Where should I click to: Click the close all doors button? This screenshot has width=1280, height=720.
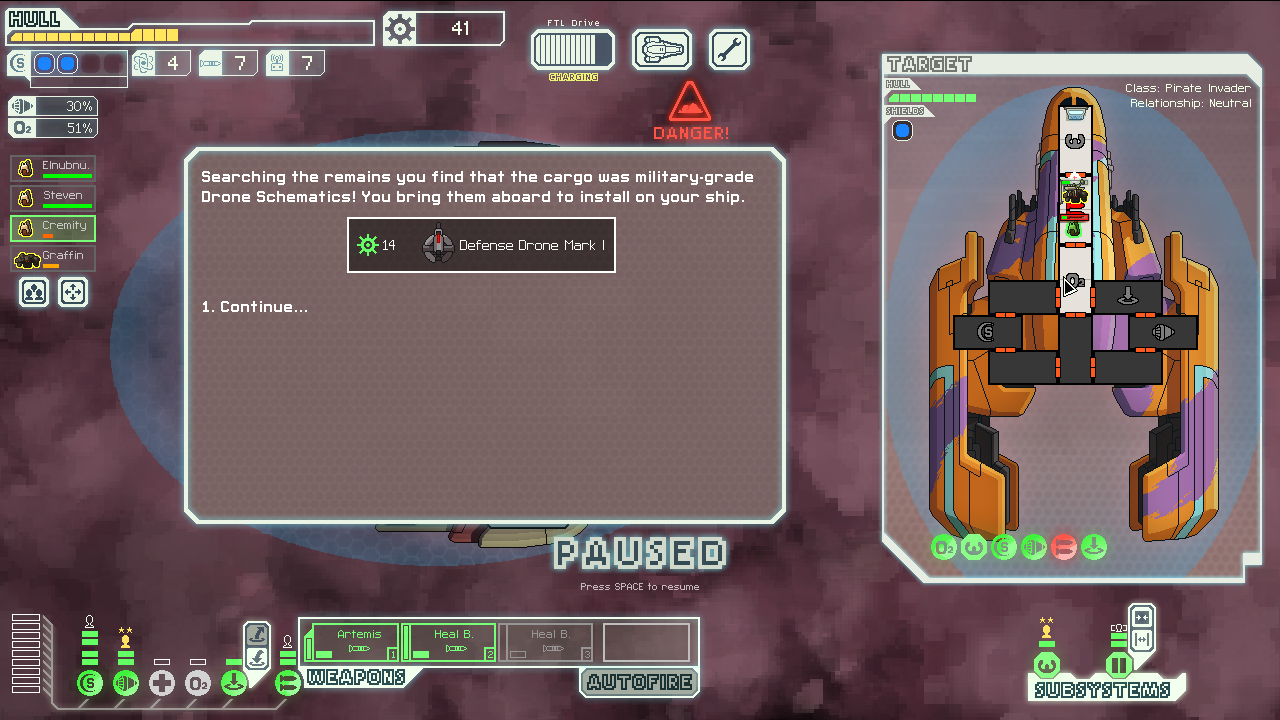pos(1141,617)
